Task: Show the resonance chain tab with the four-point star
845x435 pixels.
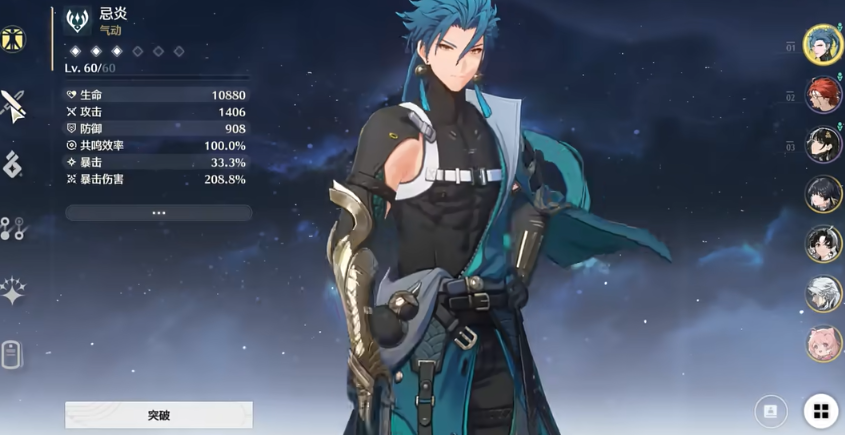Action: coord(13,291)
